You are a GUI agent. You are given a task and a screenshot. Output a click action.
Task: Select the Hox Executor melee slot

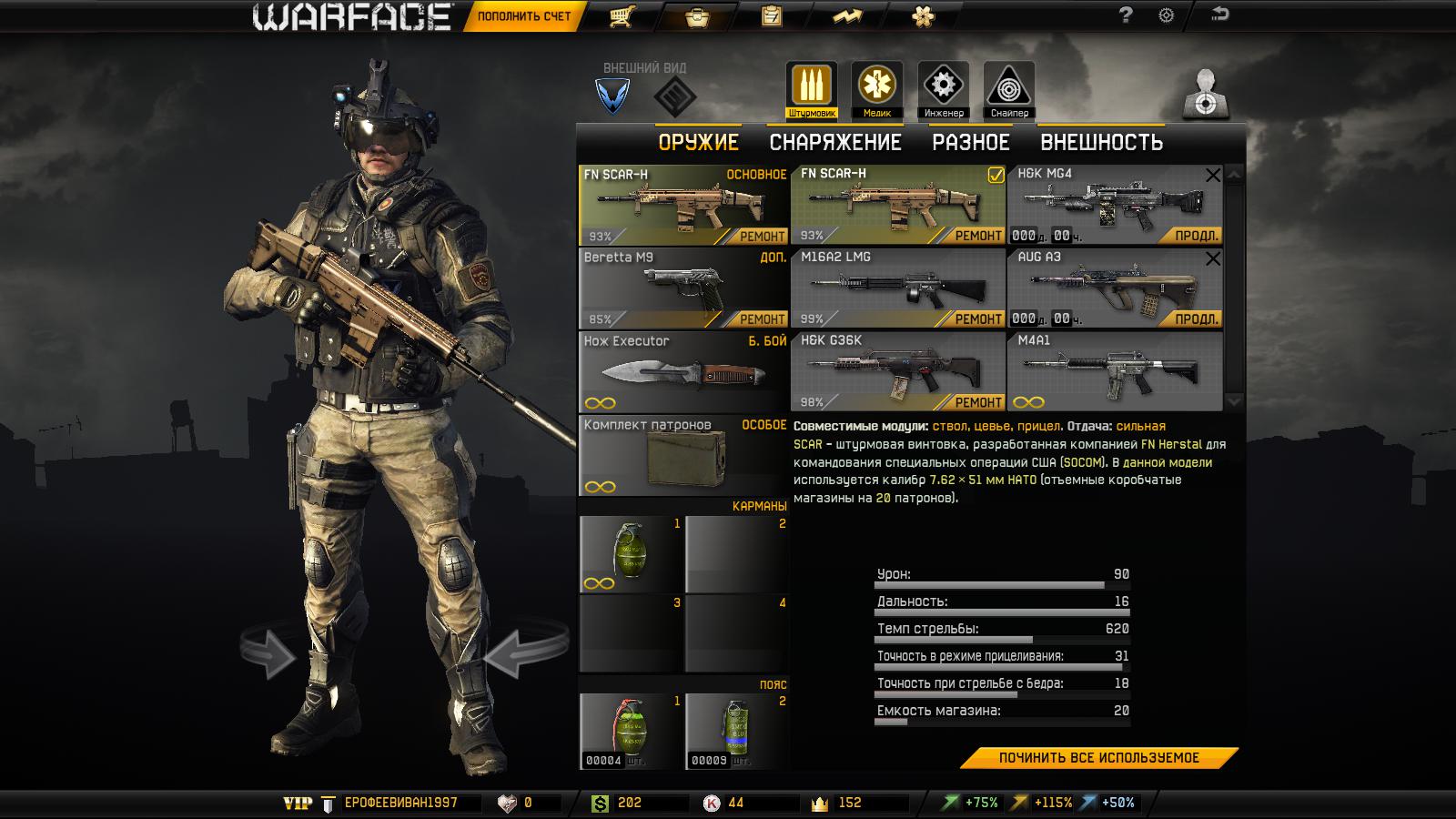tap(682, 370)
